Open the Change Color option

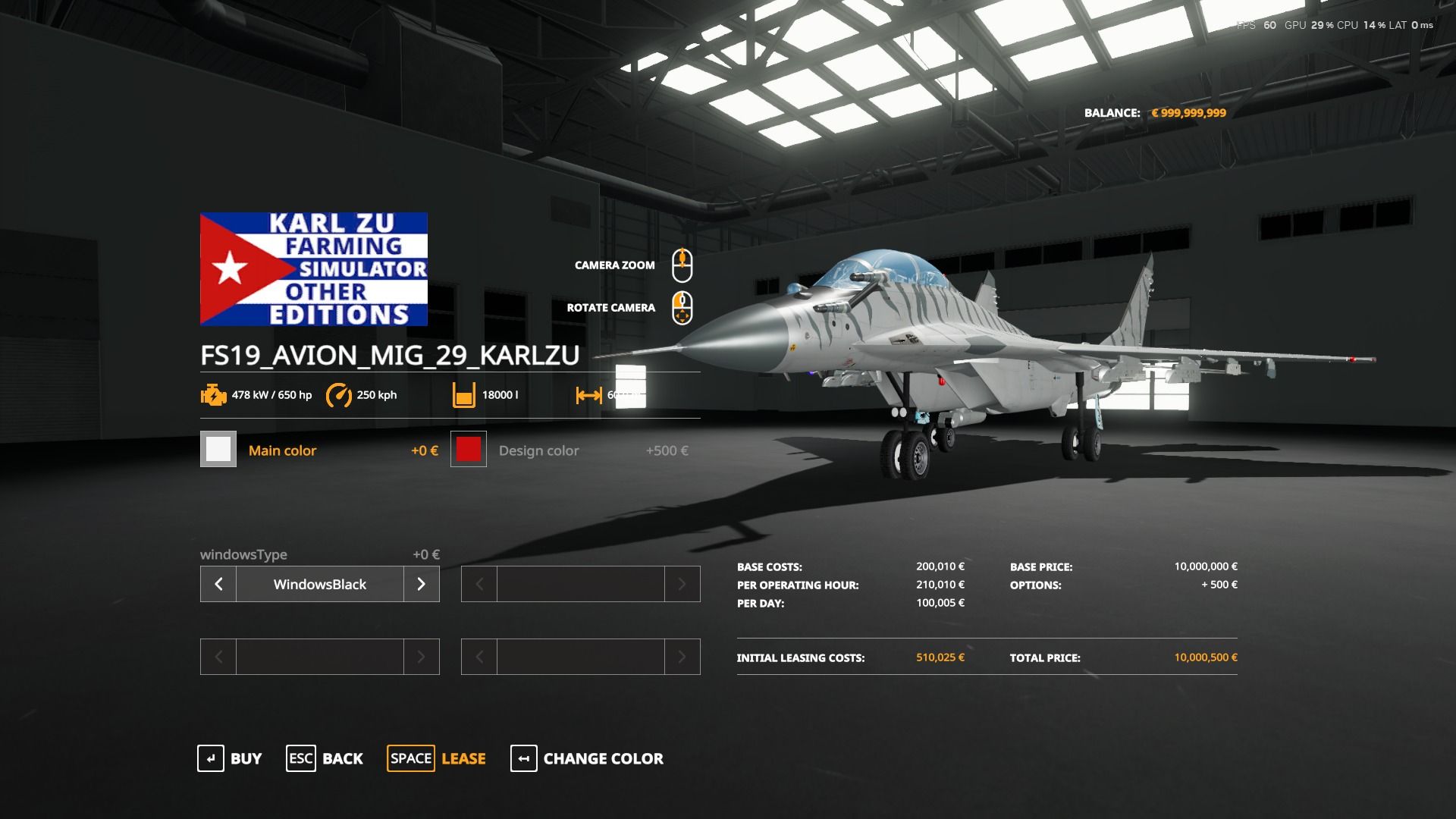click(587, 758)
